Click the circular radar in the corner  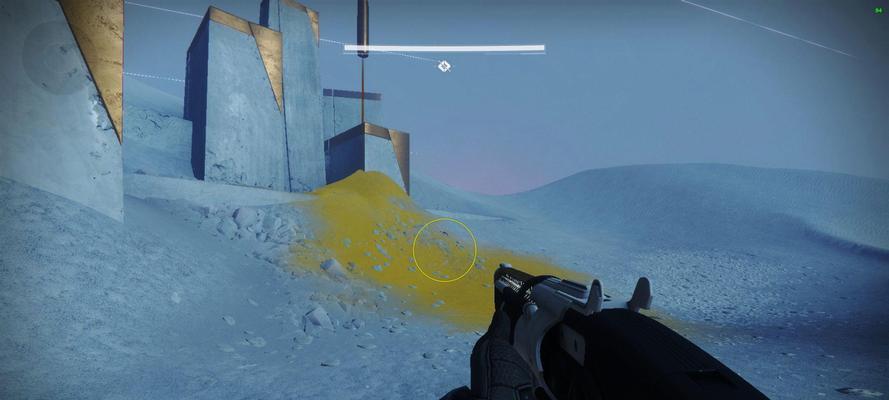58,55
